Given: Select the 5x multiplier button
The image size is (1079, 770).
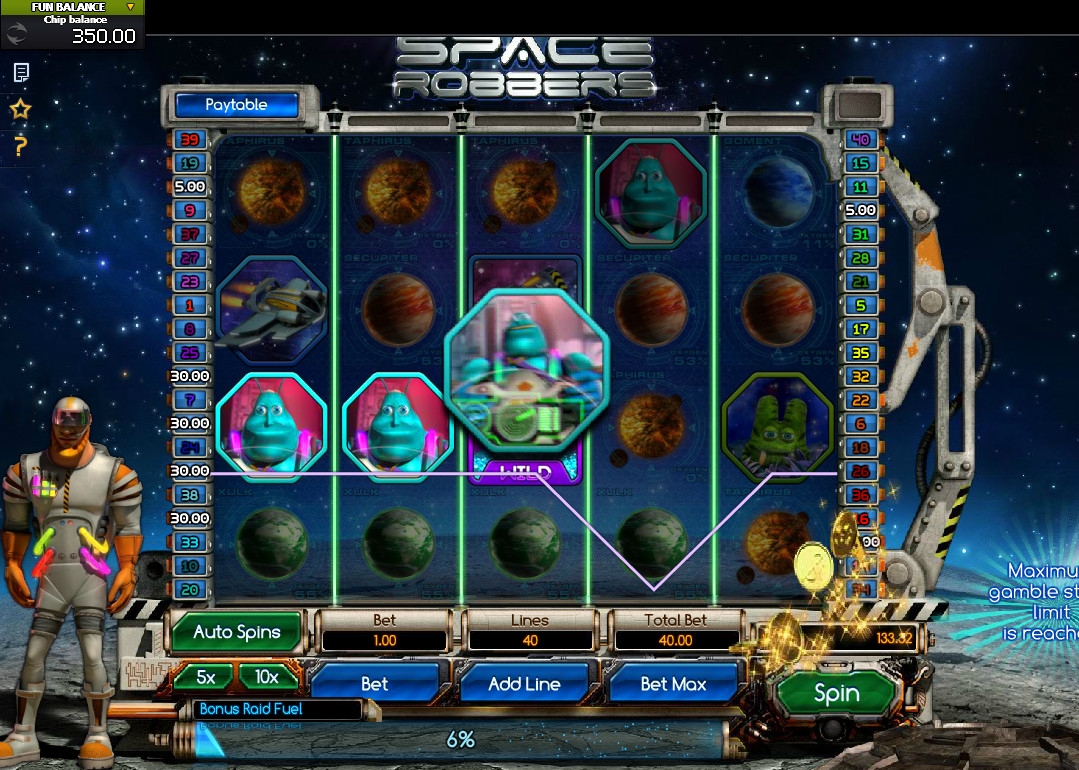Looking at the screenshot, I should (x=205, y=677).
